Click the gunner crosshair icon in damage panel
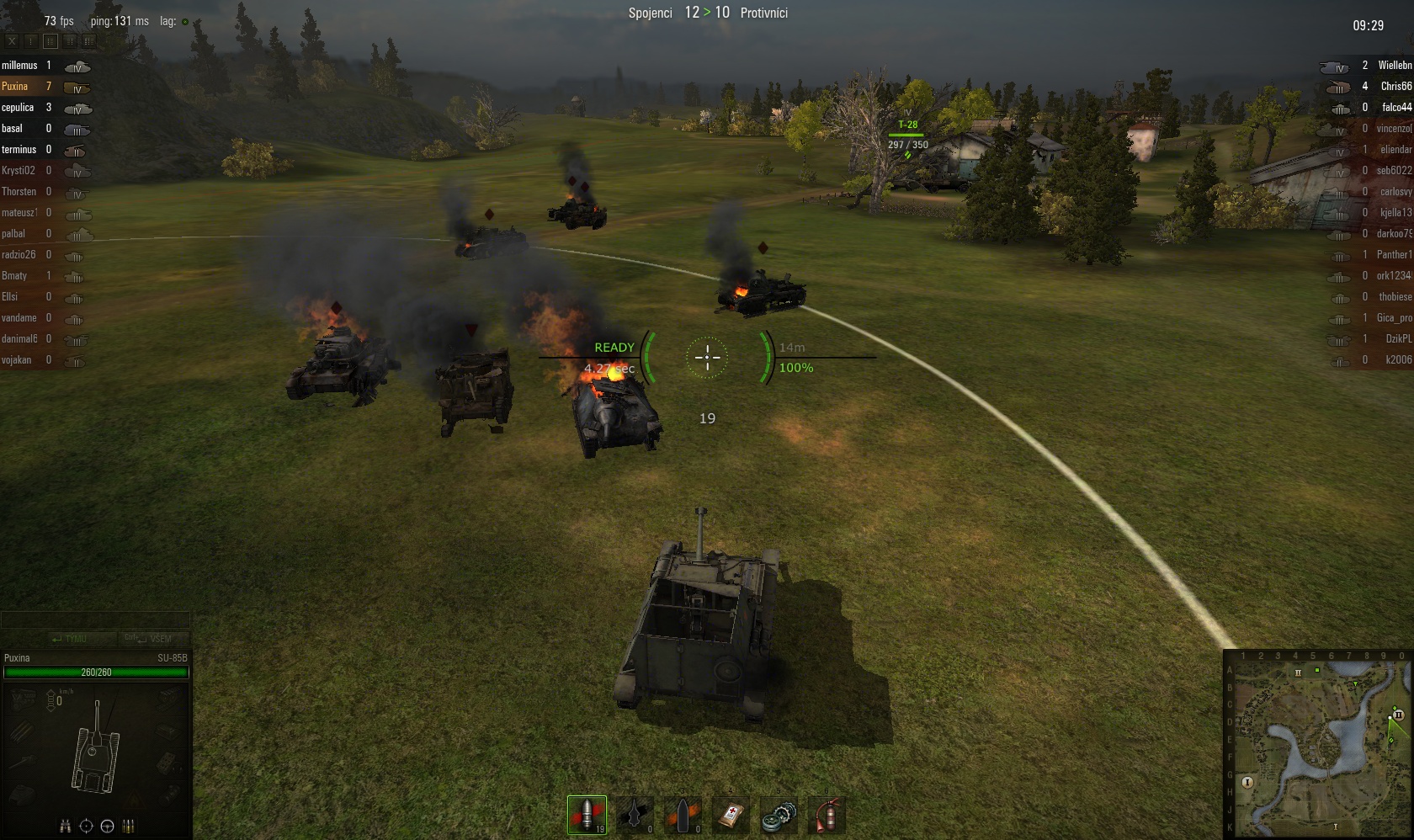The height and width of the screenshot is (840, 1414). [86, 827]
